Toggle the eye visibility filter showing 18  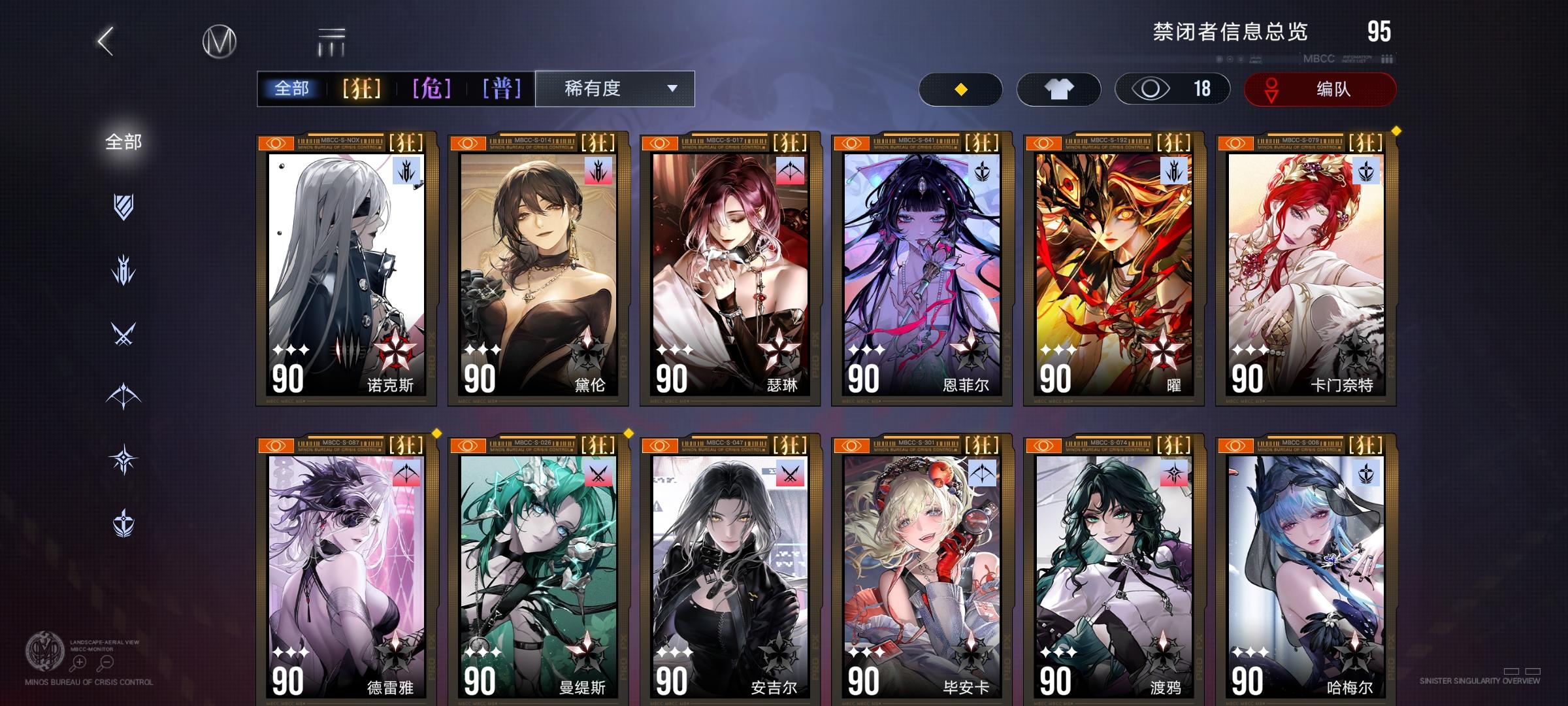(1173, 88)
